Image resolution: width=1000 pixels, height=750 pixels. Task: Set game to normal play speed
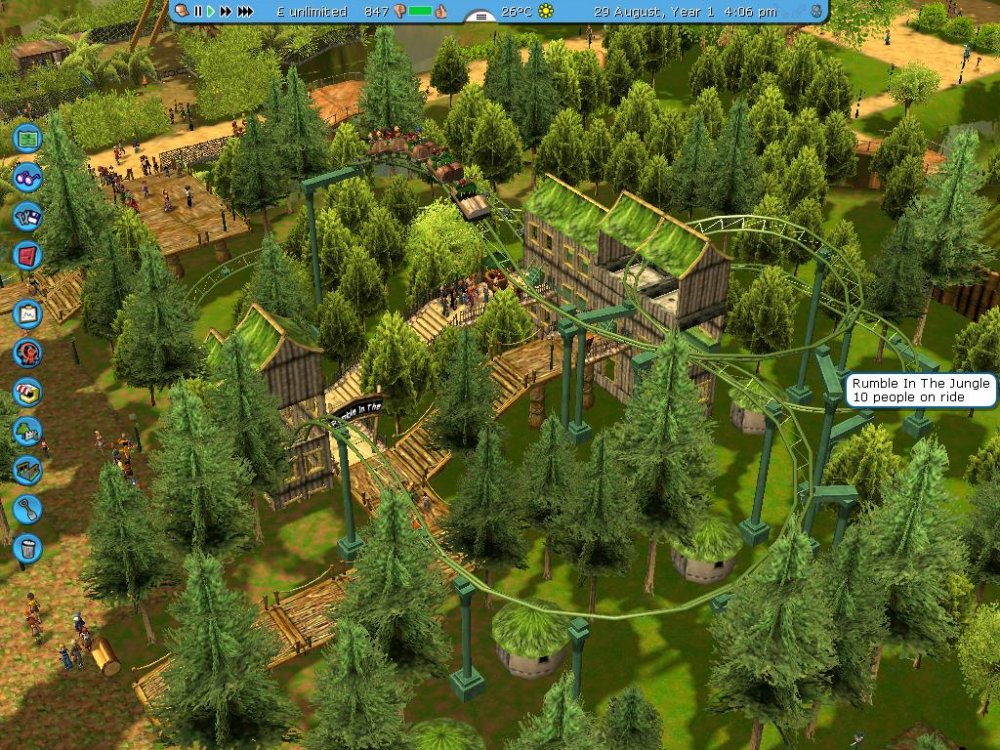pyautogui.click(x=210, y=11)
